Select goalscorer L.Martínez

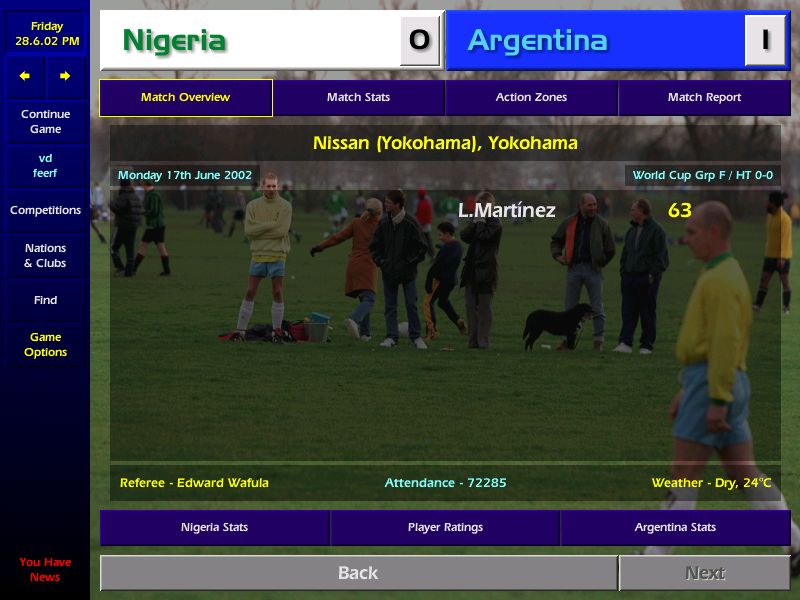[506, 211]
